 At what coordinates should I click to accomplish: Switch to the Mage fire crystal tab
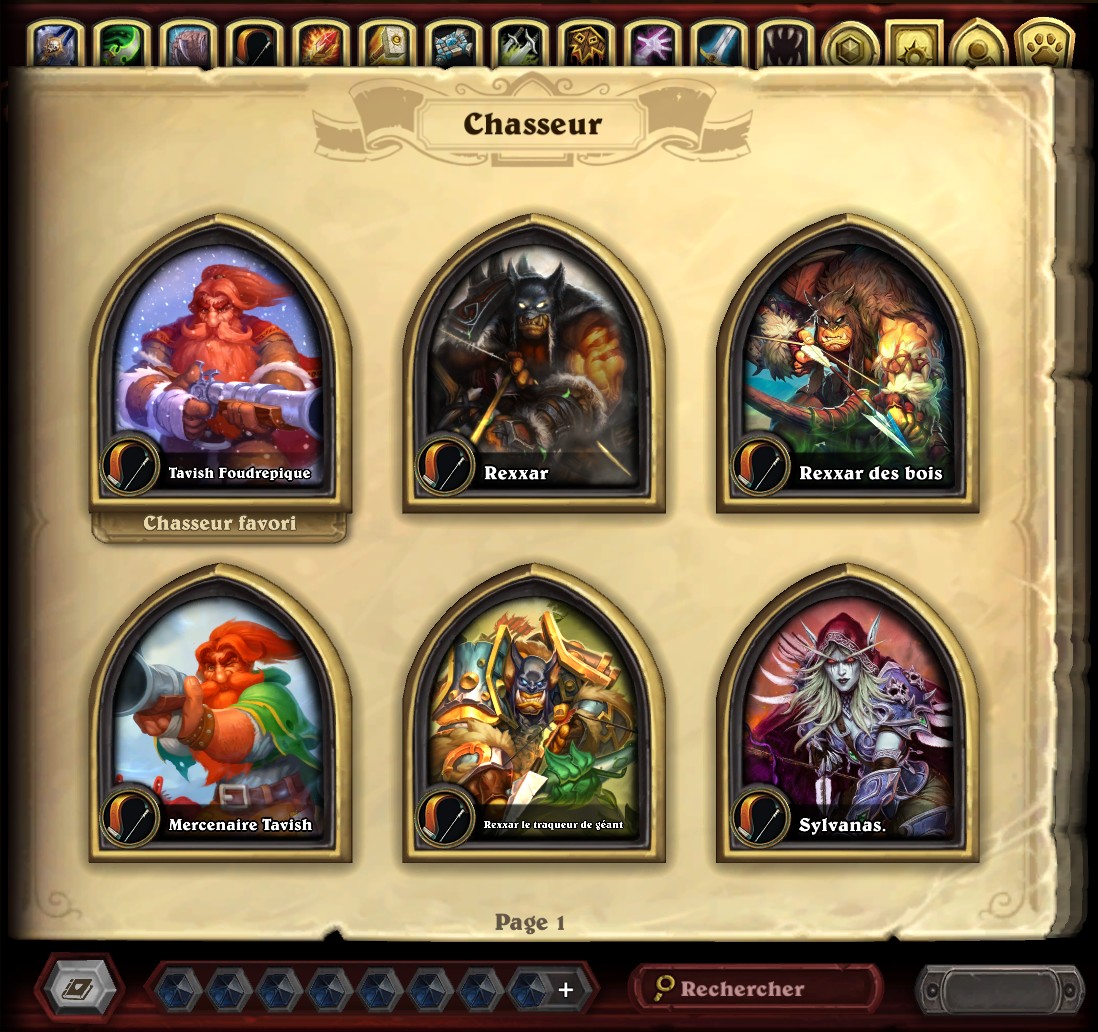point(320,45)
